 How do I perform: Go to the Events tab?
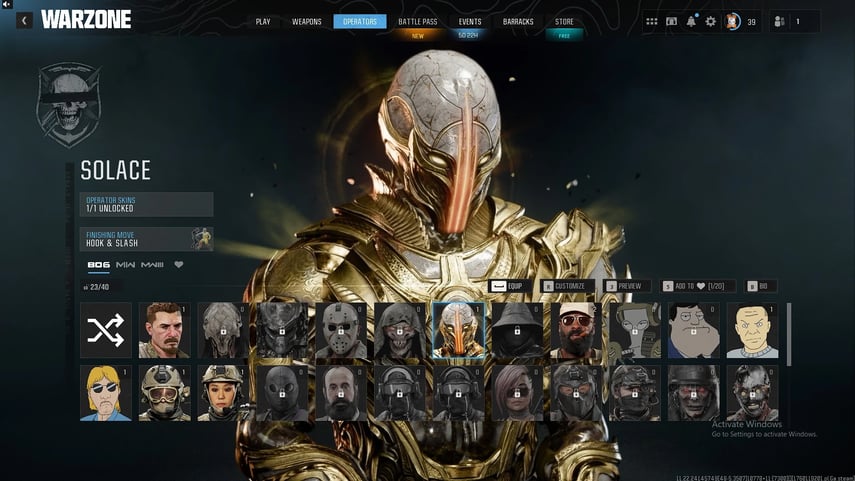470,21
